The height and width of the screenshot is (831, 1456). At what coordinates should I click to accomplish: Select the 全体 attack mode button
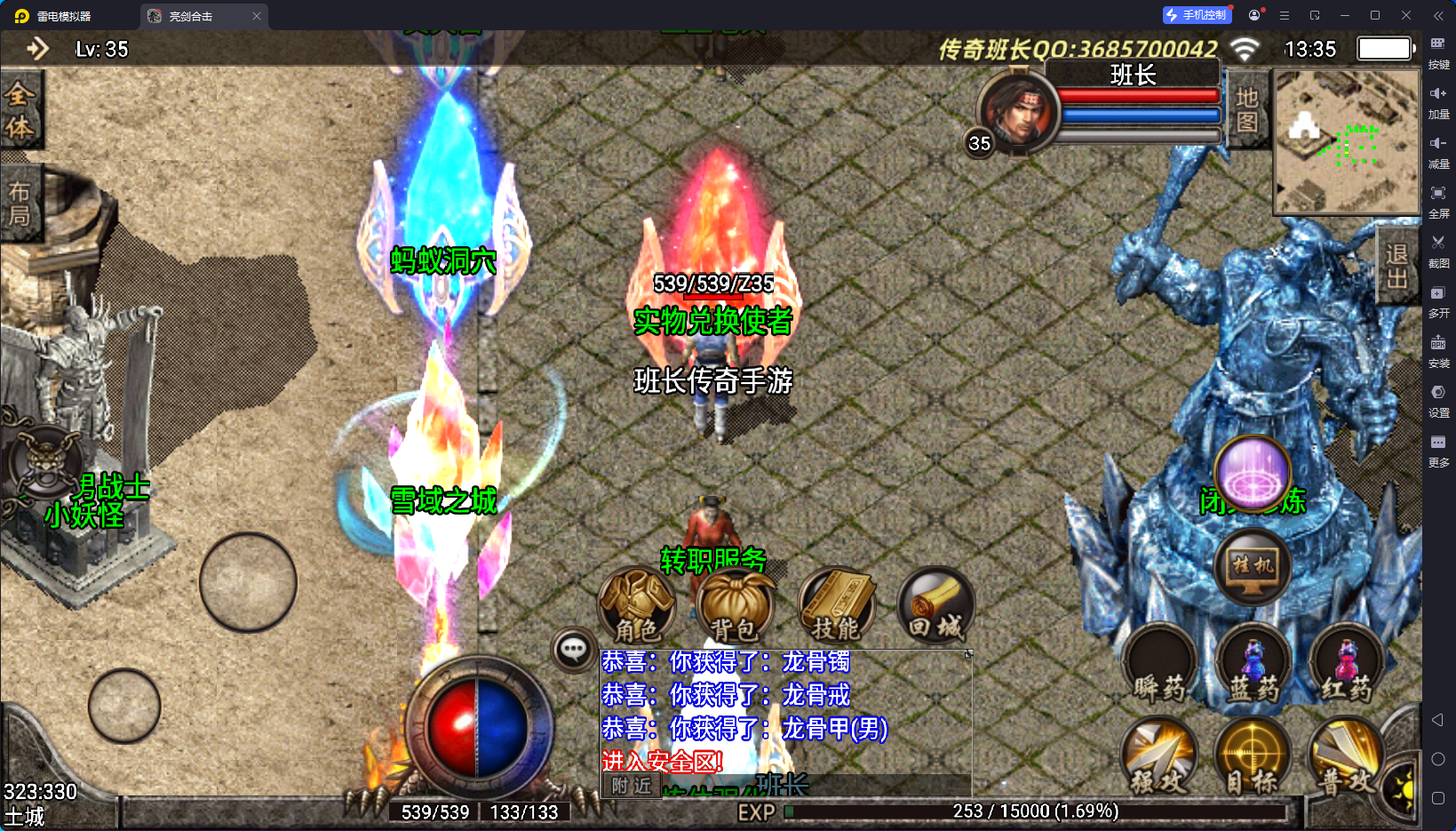tap(20, 110)
